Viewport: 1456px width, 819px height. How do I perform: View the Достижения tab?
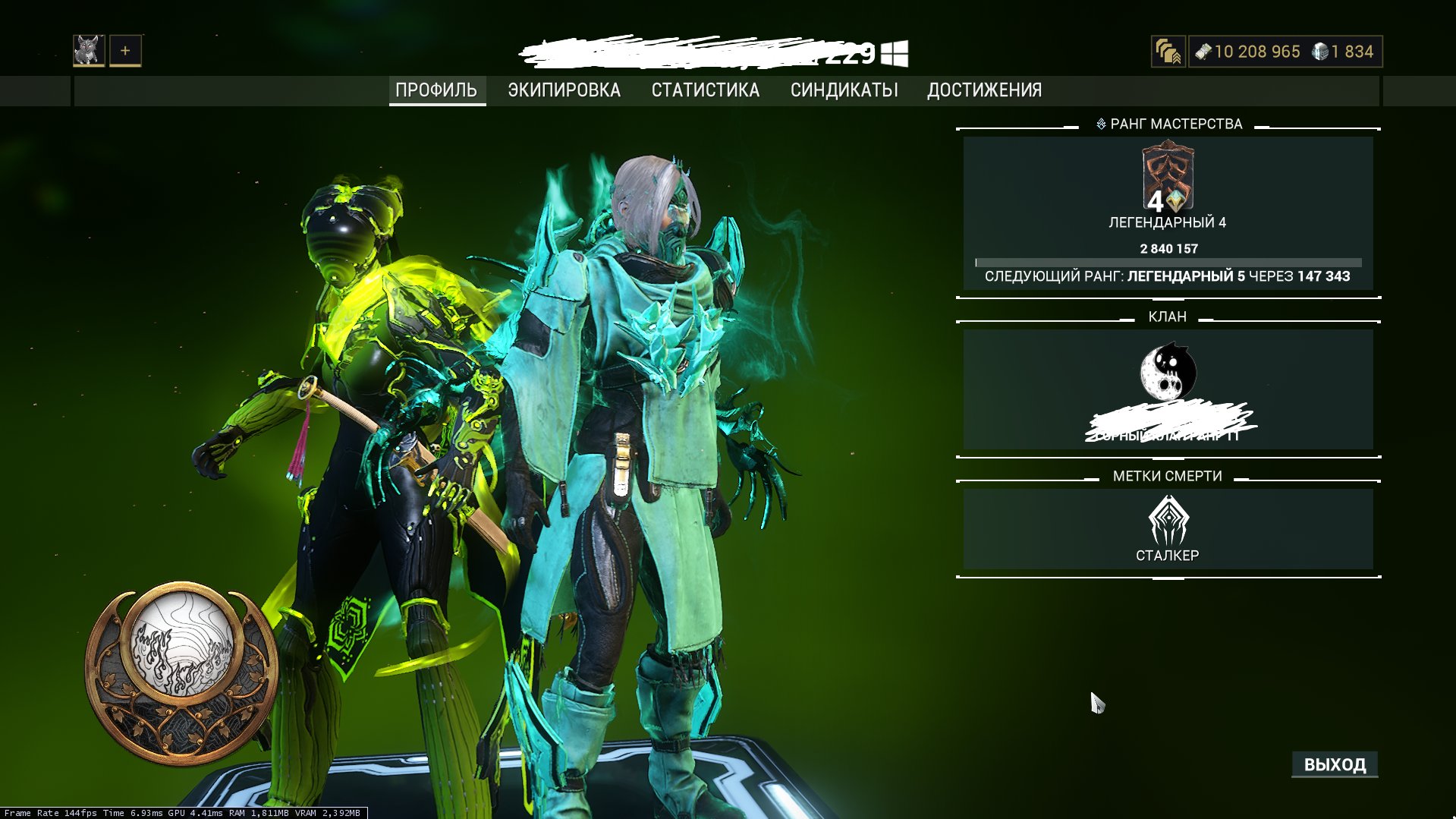(984, 90)
